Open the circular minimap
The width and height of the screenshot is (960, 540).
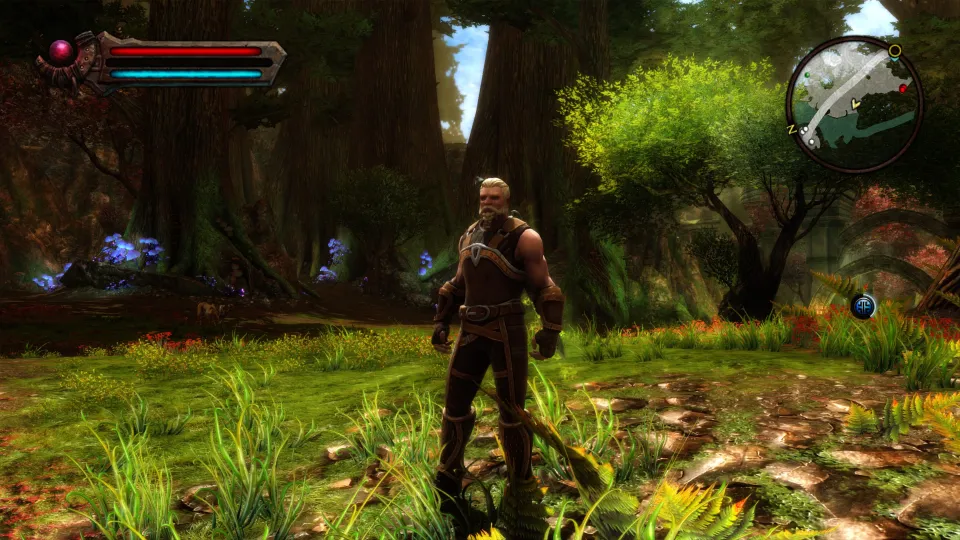tap(853, 104)
